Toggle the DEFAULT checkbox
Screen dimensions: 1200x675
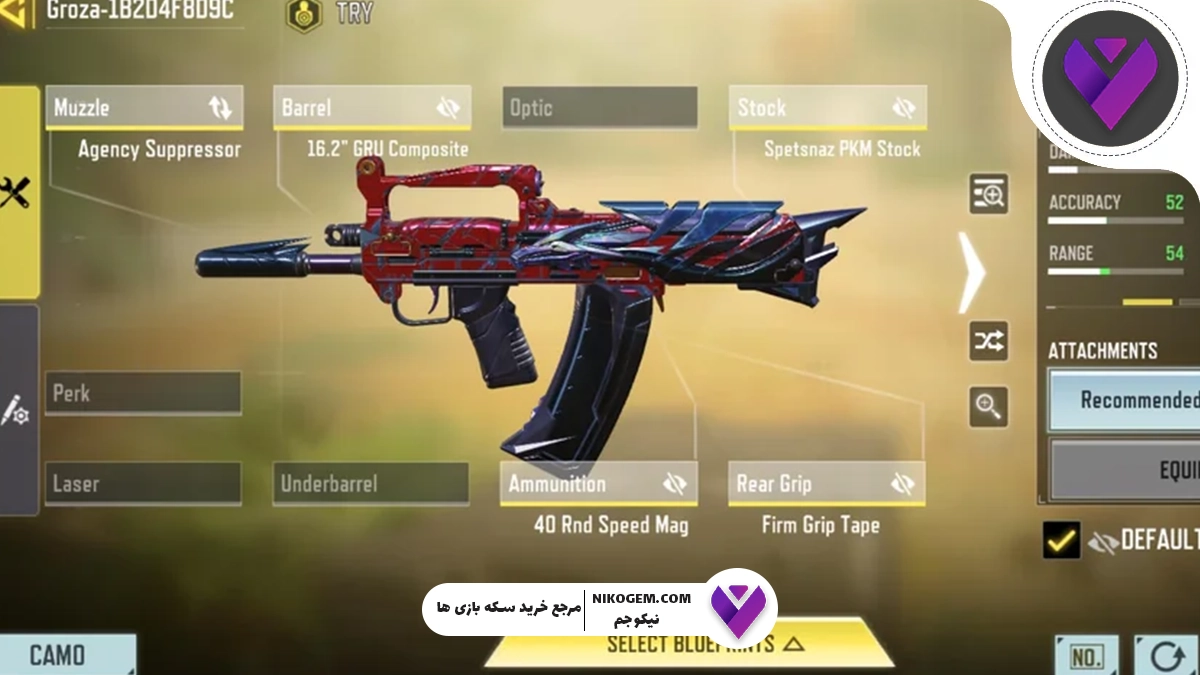(1061, 540)
